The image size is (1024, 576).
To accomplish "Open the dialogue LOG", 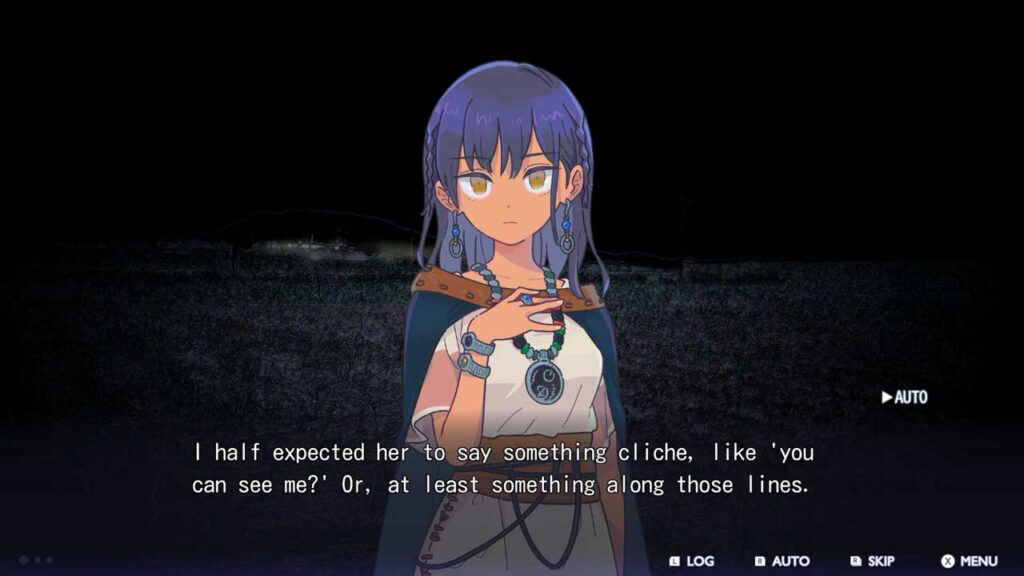I will coord(692,561).
